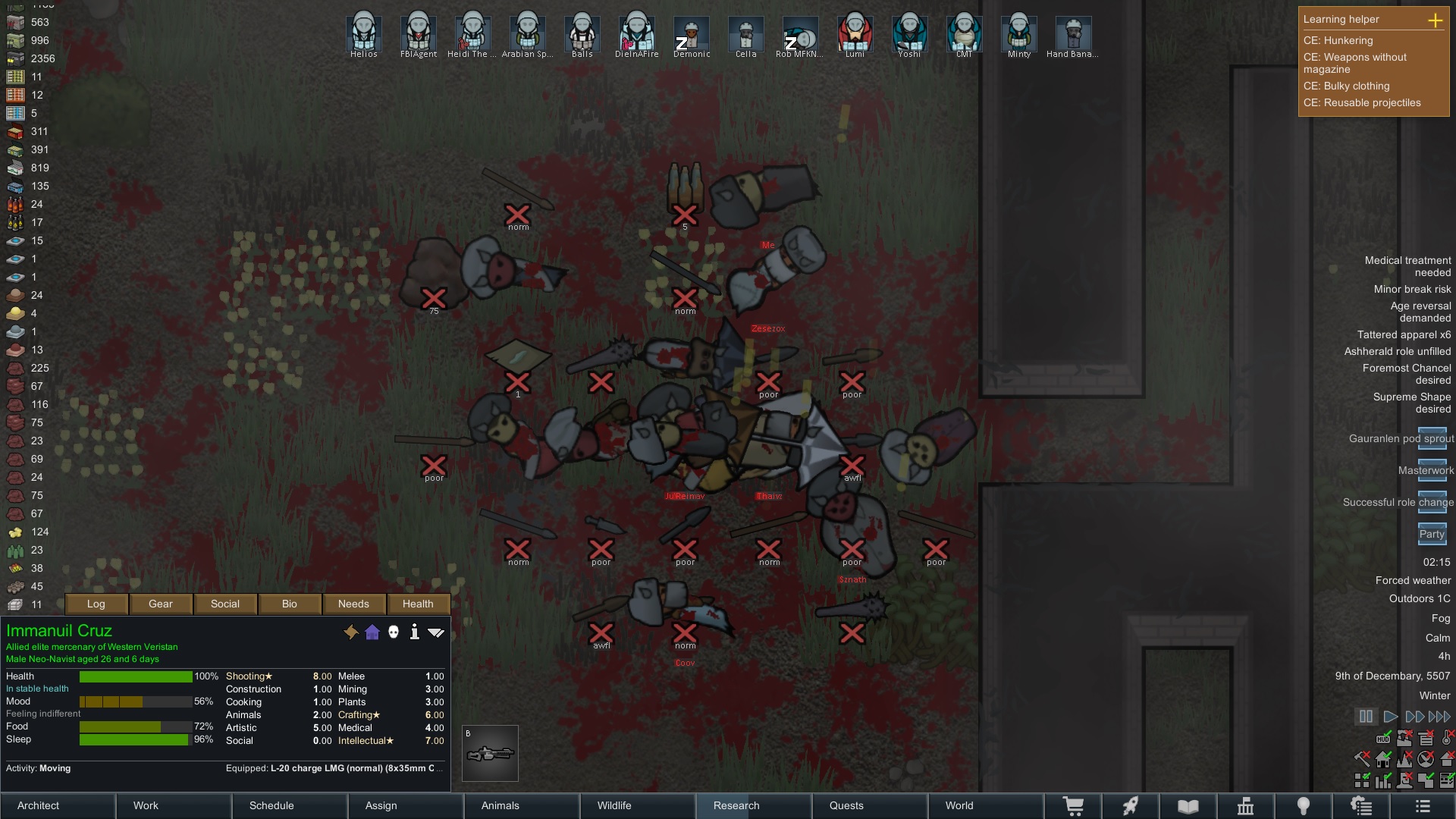Show the Animals list

pos(500,805)
